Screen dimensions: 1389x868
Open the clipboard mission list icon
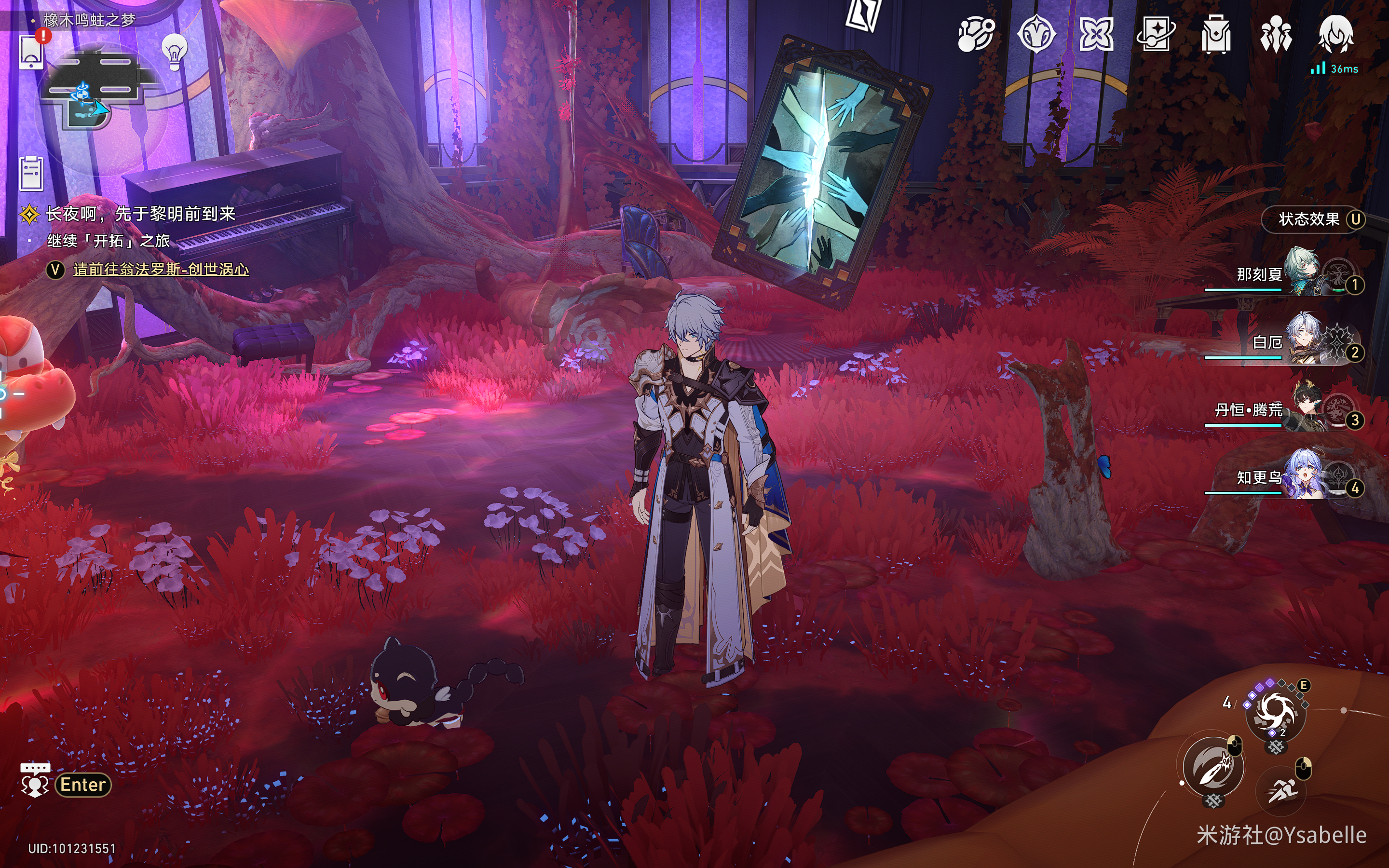31,173
